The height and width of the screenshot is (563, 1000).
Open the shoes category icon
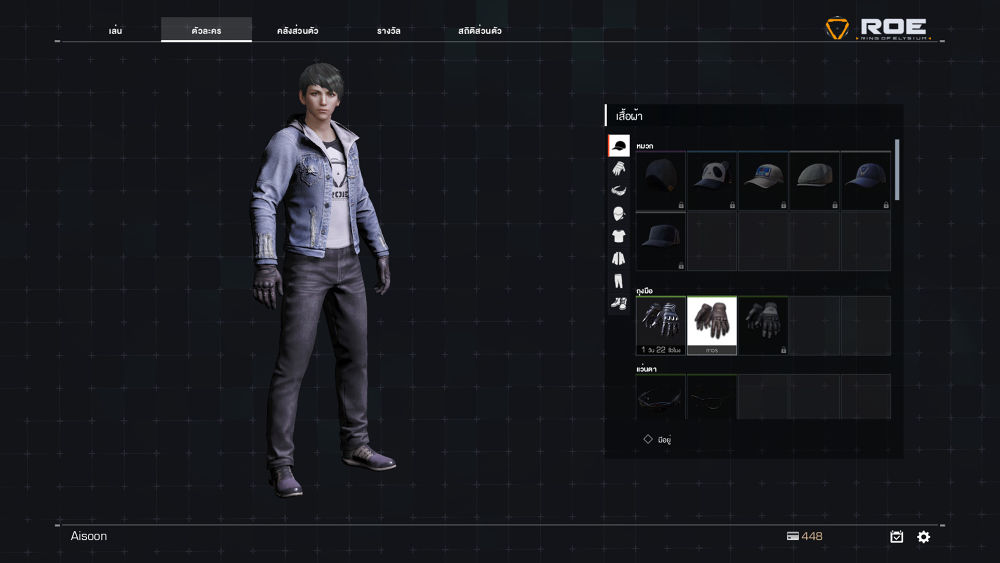coord(619,302)
